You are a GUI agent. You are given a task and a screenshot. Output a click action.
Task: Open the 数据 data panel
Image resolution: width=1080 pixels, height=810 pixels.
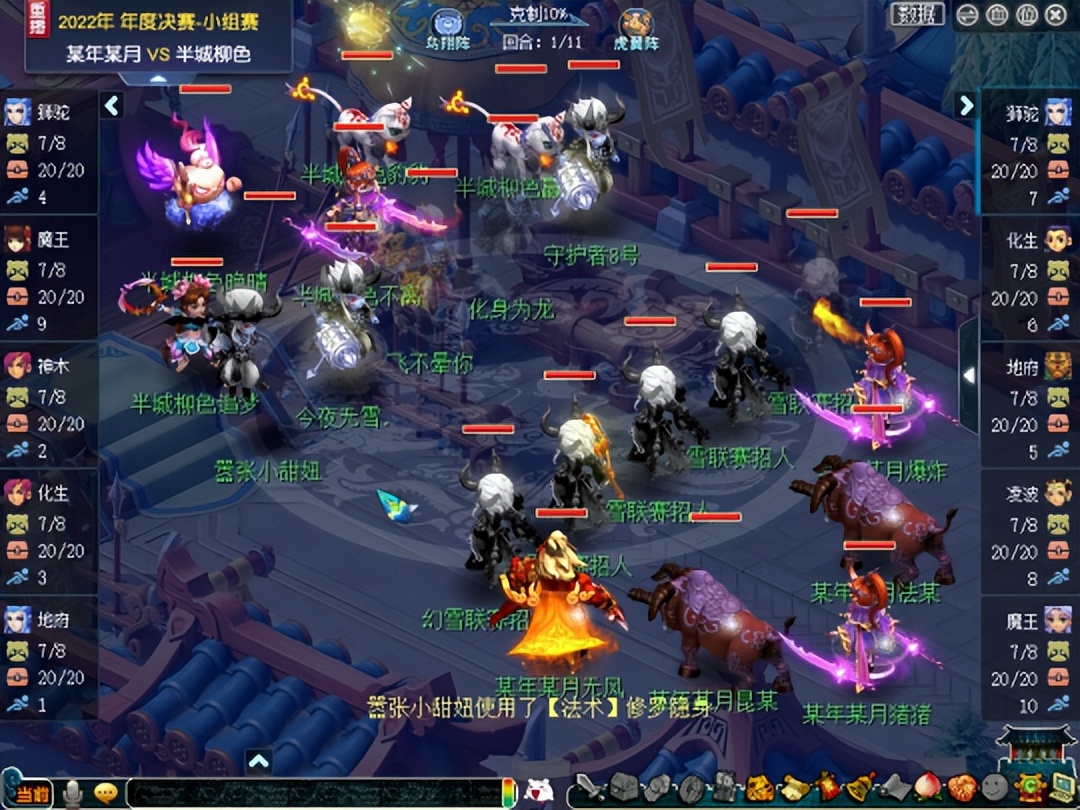pyautogui.click(x=917, y=14)
